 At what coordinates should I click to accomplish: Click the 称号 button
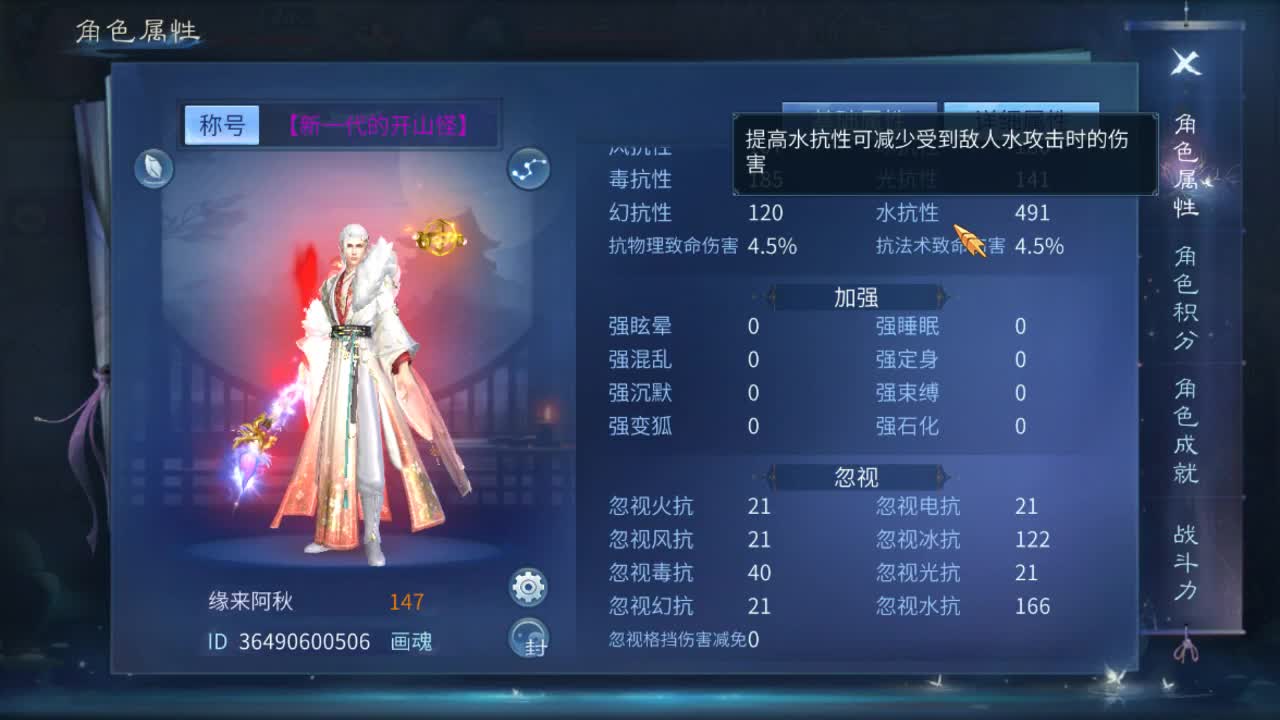click(x=221, y=122)
